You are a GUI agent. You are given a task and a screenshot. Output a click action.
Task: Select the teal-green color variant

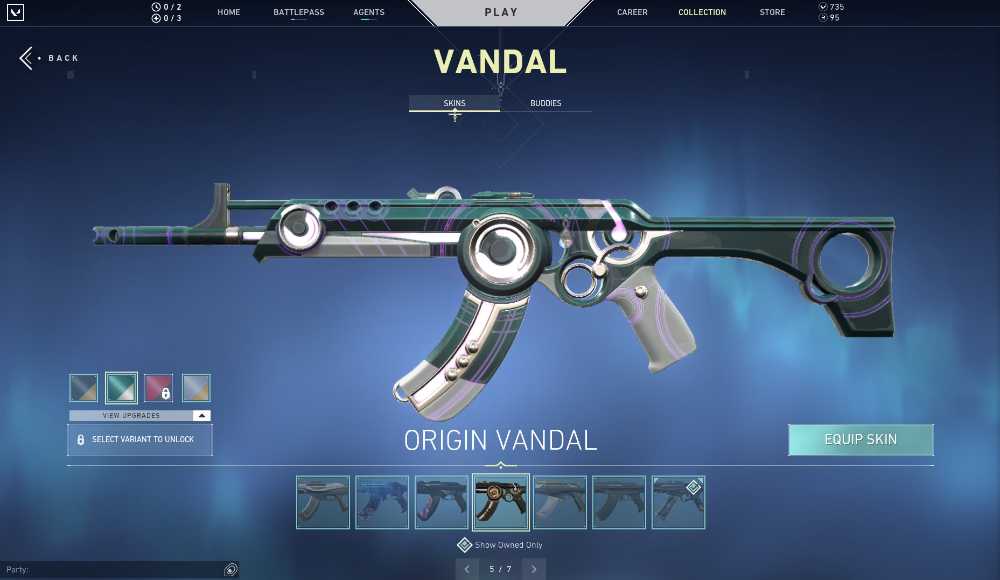[x=121, y=388]
